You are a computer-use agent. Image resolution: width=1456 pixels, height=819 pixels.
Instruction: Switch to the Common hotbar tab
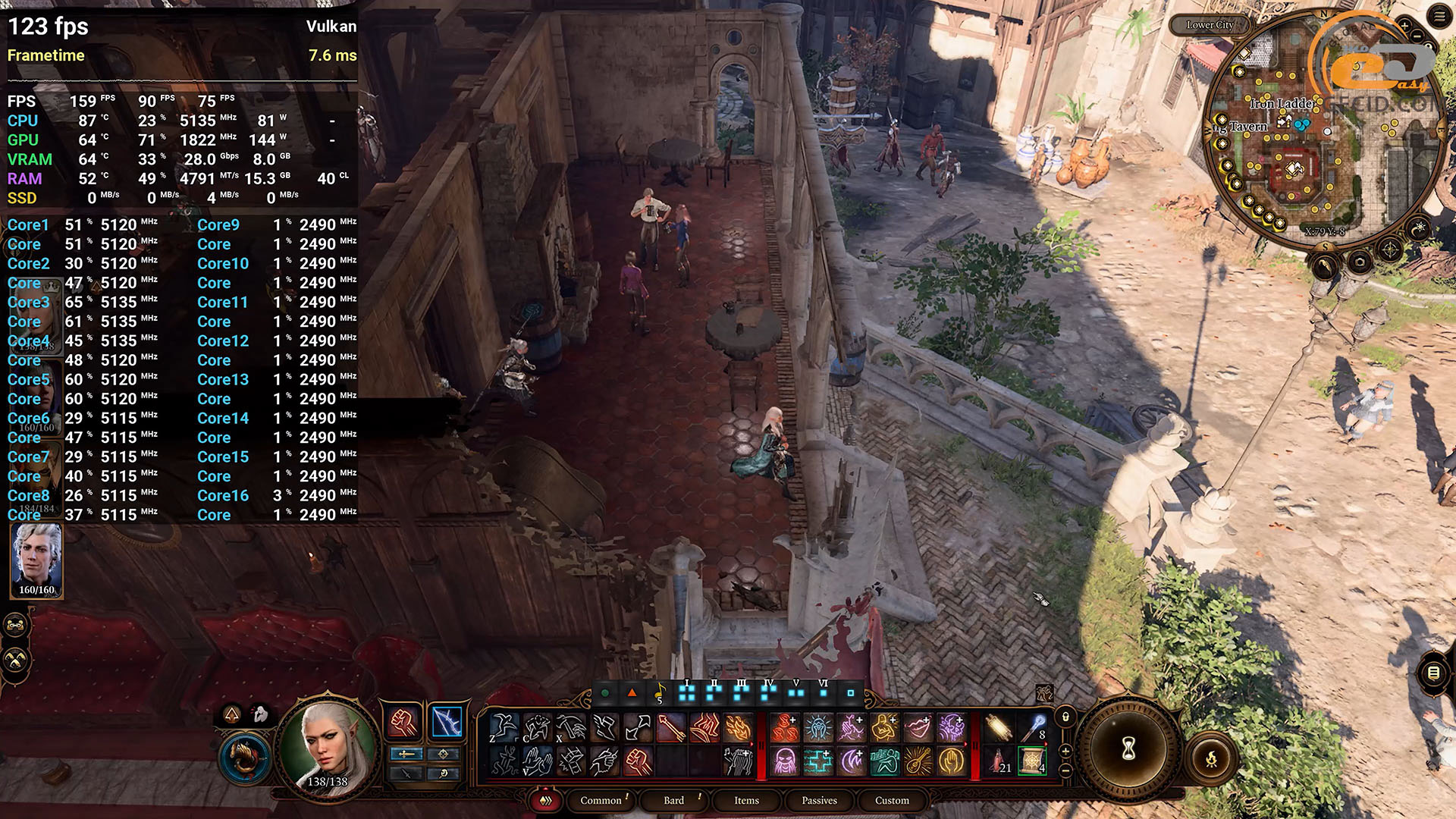pyautogui.click(x=601, y=800)
